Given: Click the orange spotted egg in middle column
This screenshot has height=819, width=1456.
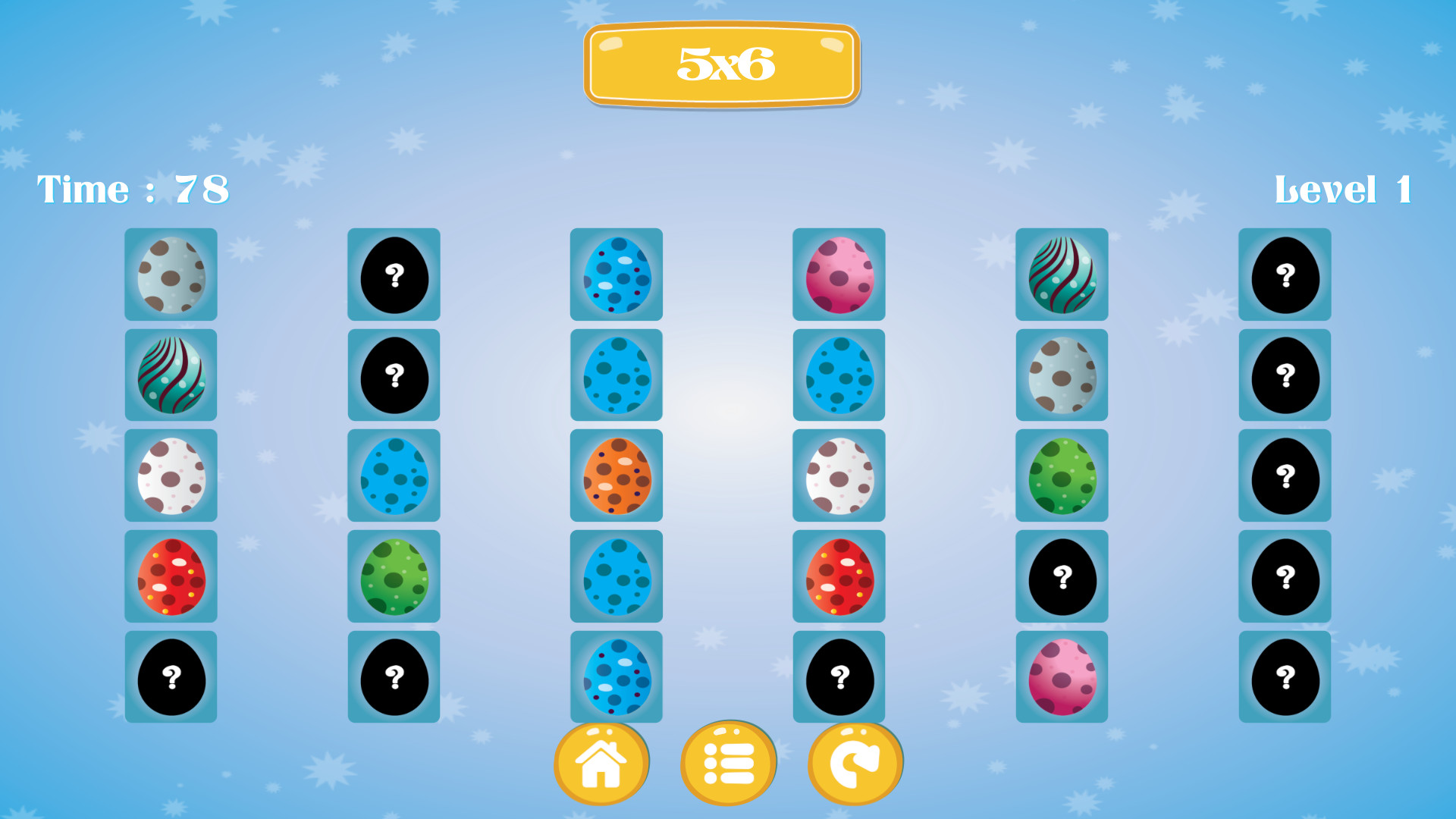Looking at the screenshot, I should pyautogui.click(x=617, y=475).
